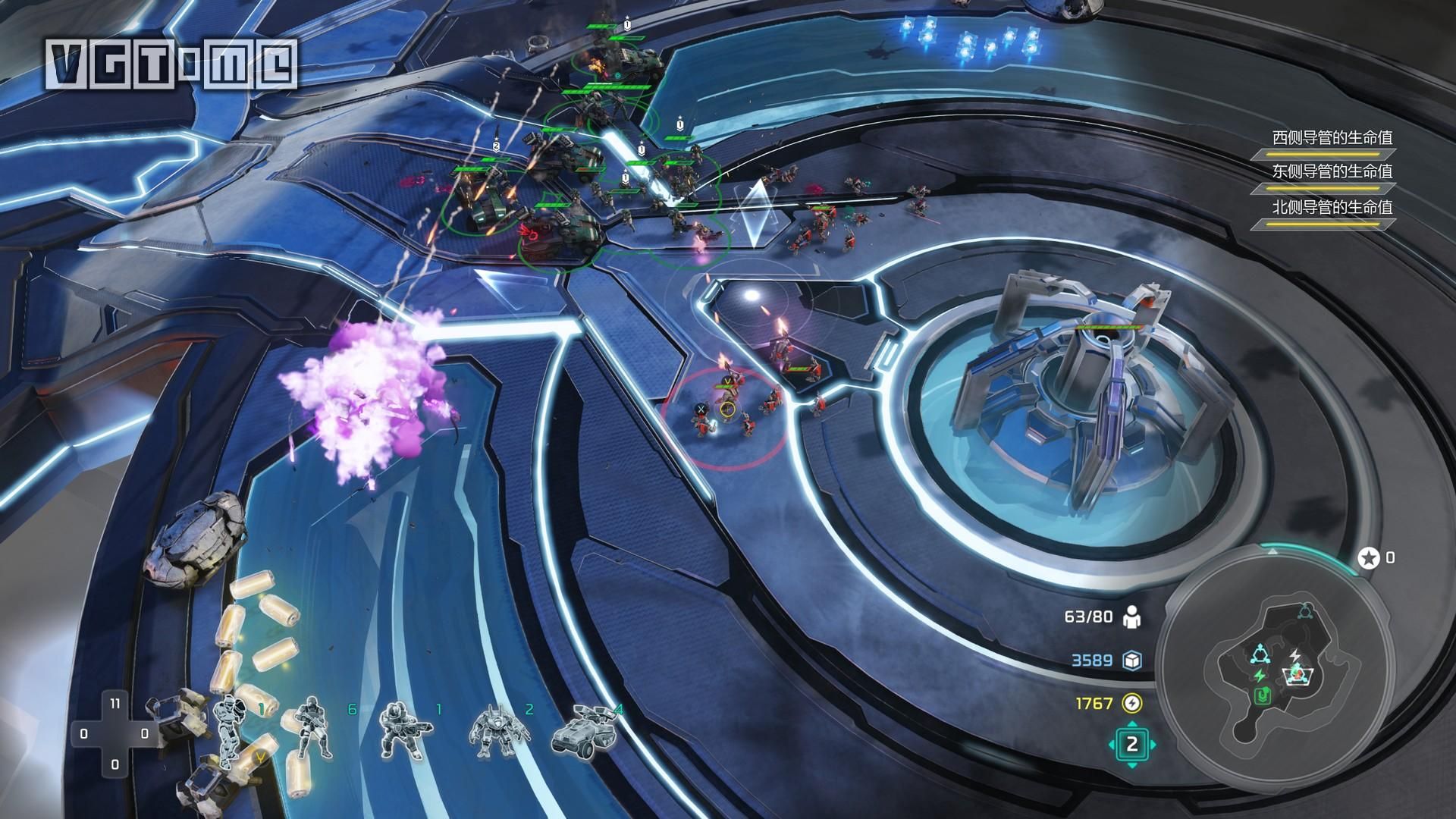The height and width of the screenshot is (819, 1456).
Task: Select the 东侧导管的生命值 objective entry
Action: tap(1332, 172)
